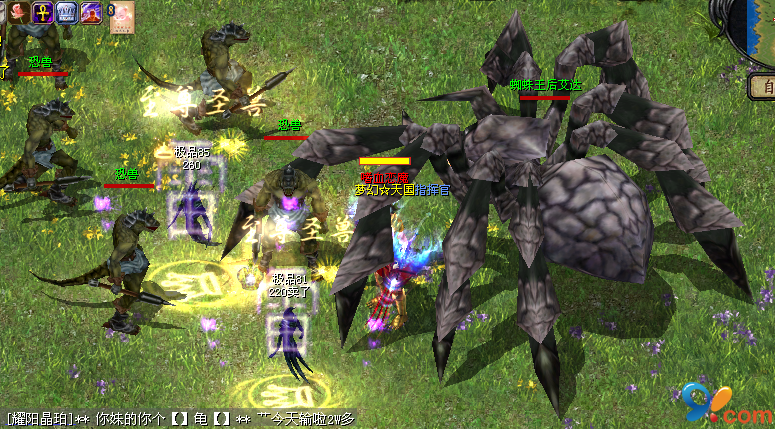Viewport: 775px width, 429px height.
Task: Click the parchment 自 button under the minimap
Action: click(763, 88)
